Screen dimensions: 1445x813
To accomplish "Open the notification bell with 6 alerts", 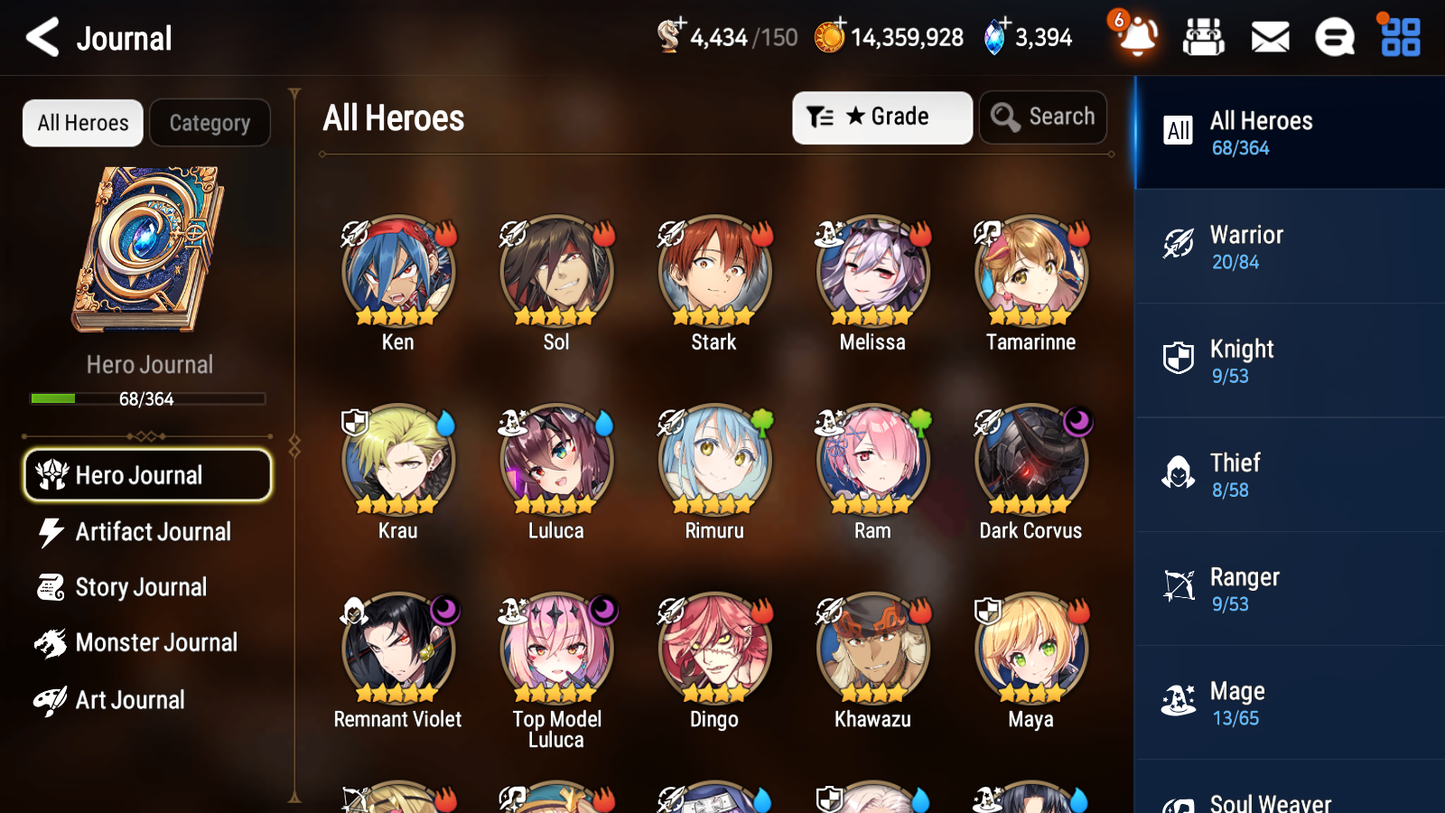I will [1135, 36].
